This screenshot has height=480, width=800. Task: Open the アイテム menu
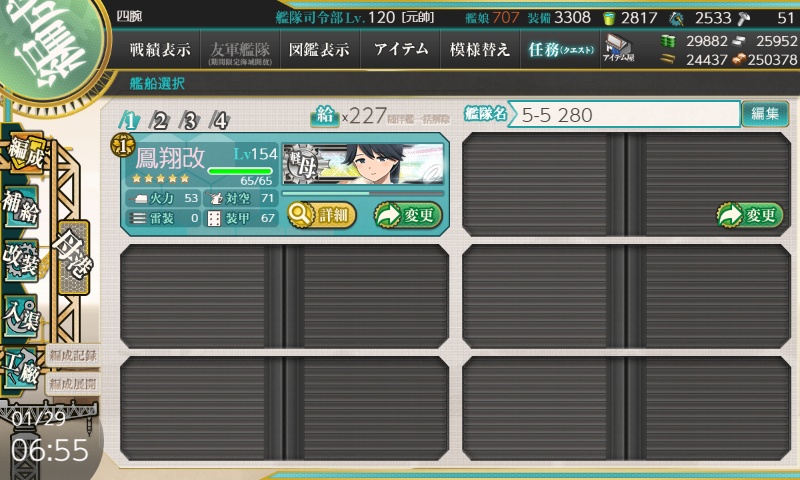click(401, 49)
